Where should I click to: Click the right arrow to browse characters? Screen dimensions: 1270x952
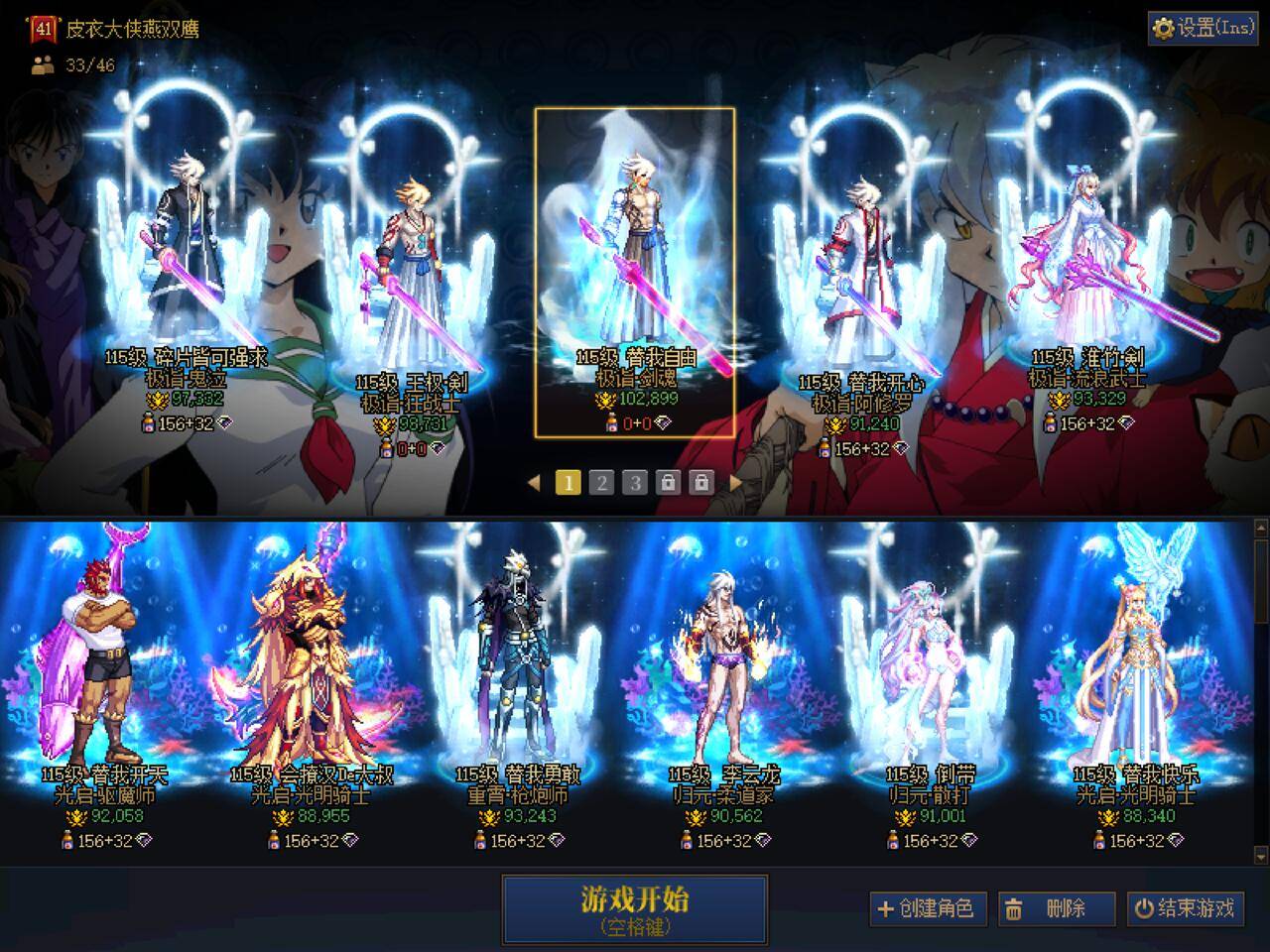[x=735, y=482]
